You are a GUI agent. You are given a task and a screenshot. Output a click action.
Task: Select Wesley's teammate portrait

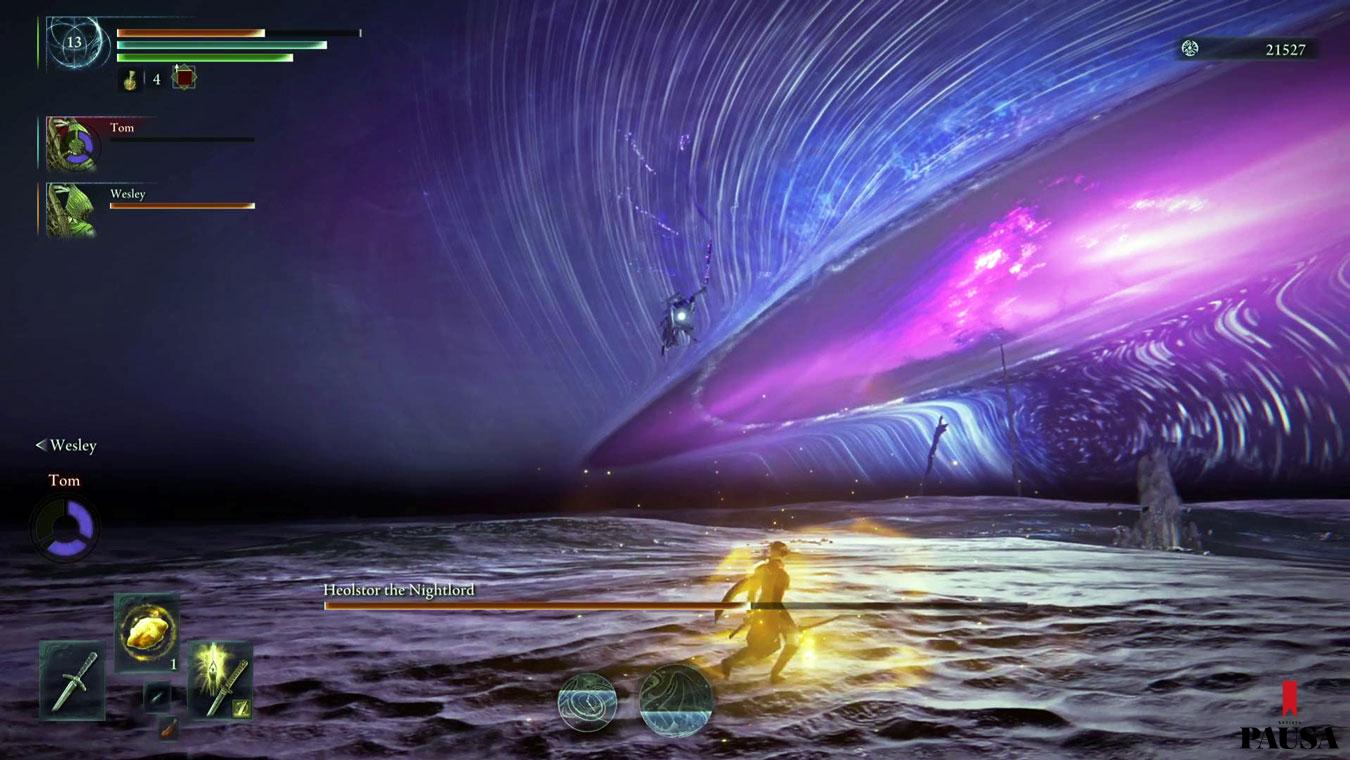[72, 210]
